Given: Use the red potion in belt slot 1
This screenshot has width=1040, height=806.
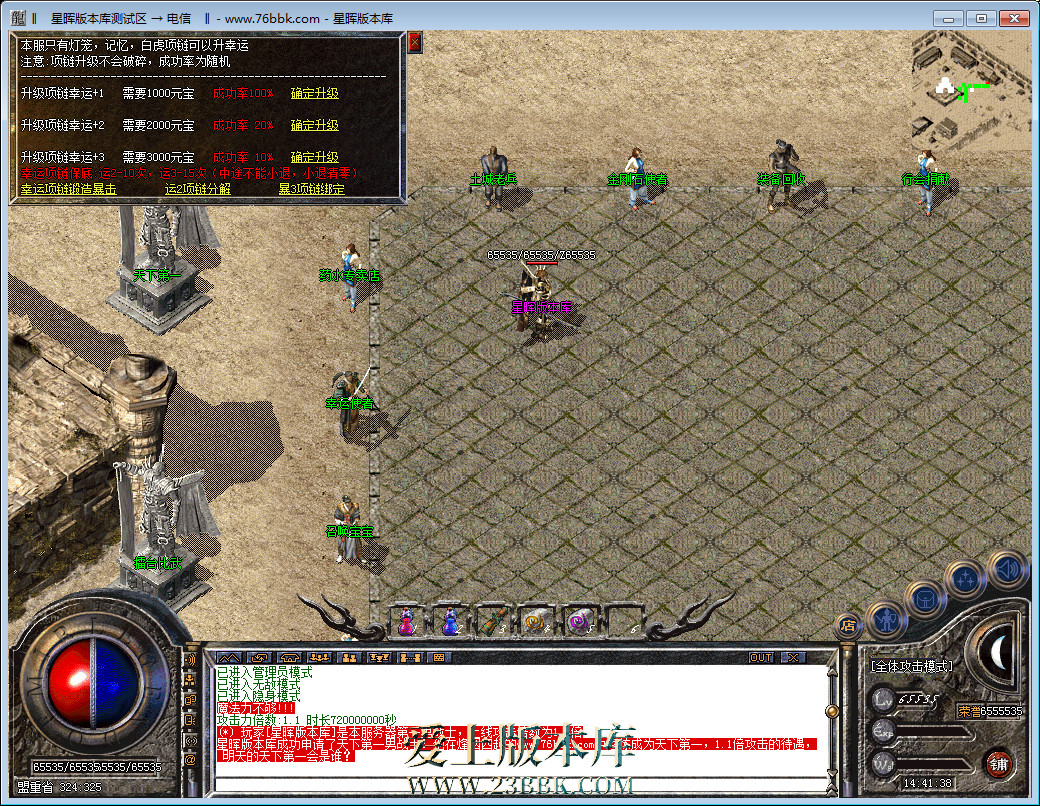Looking at the screenshot, I should (407, 621).
